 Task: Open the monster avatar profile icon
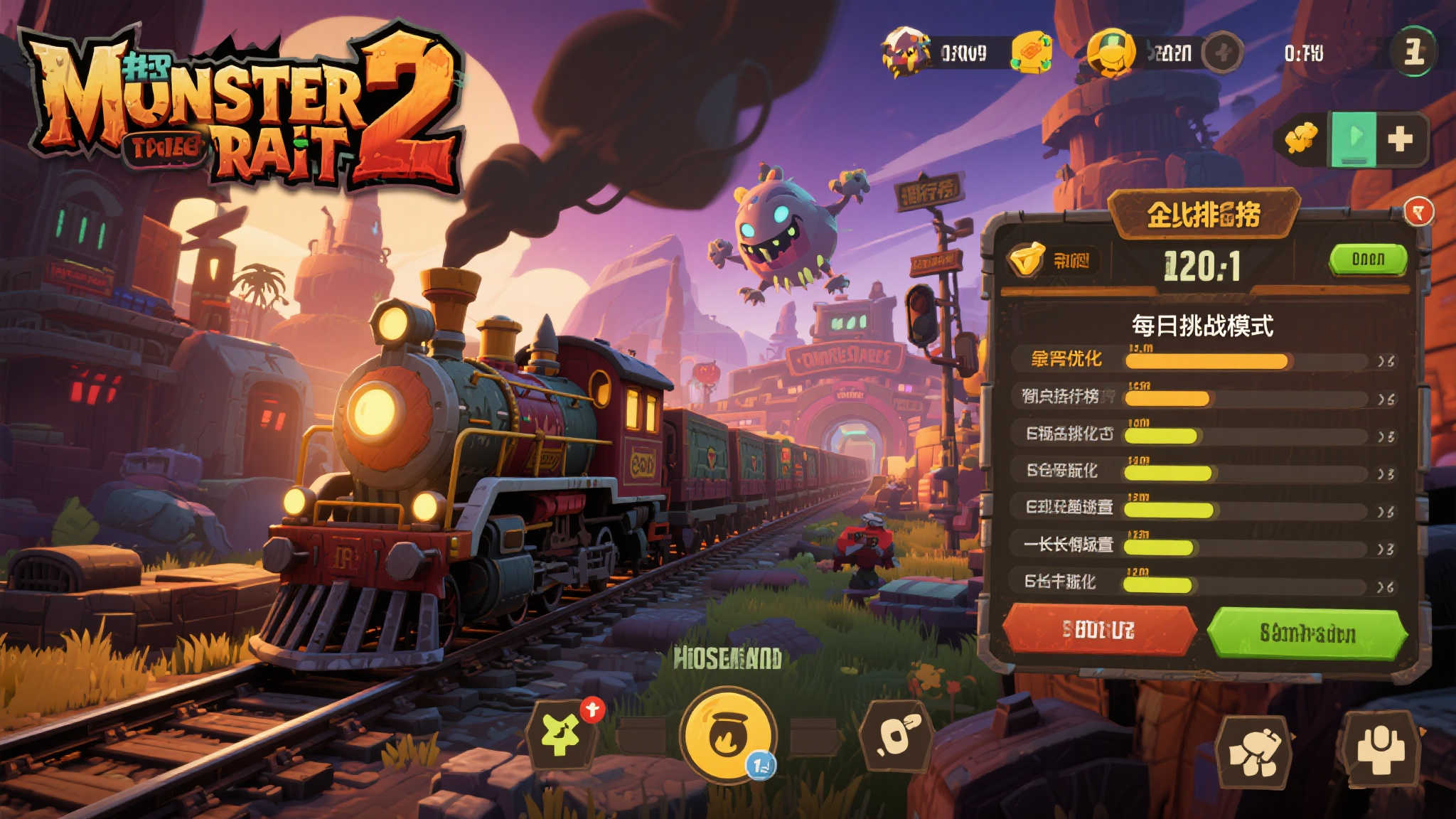tap(904, 52)
